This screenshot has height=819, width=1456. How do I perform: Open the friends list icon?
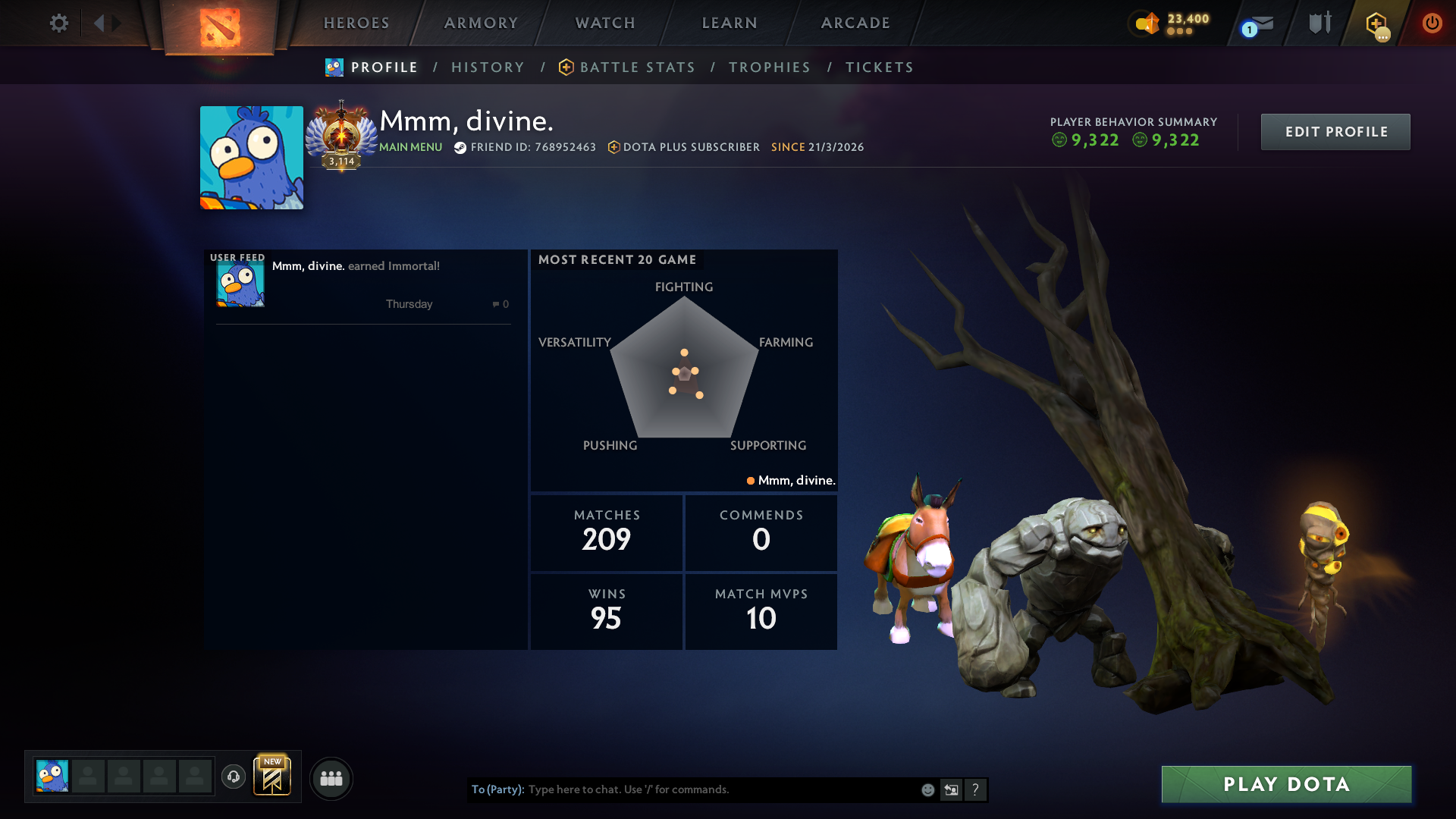click(331, 778)
